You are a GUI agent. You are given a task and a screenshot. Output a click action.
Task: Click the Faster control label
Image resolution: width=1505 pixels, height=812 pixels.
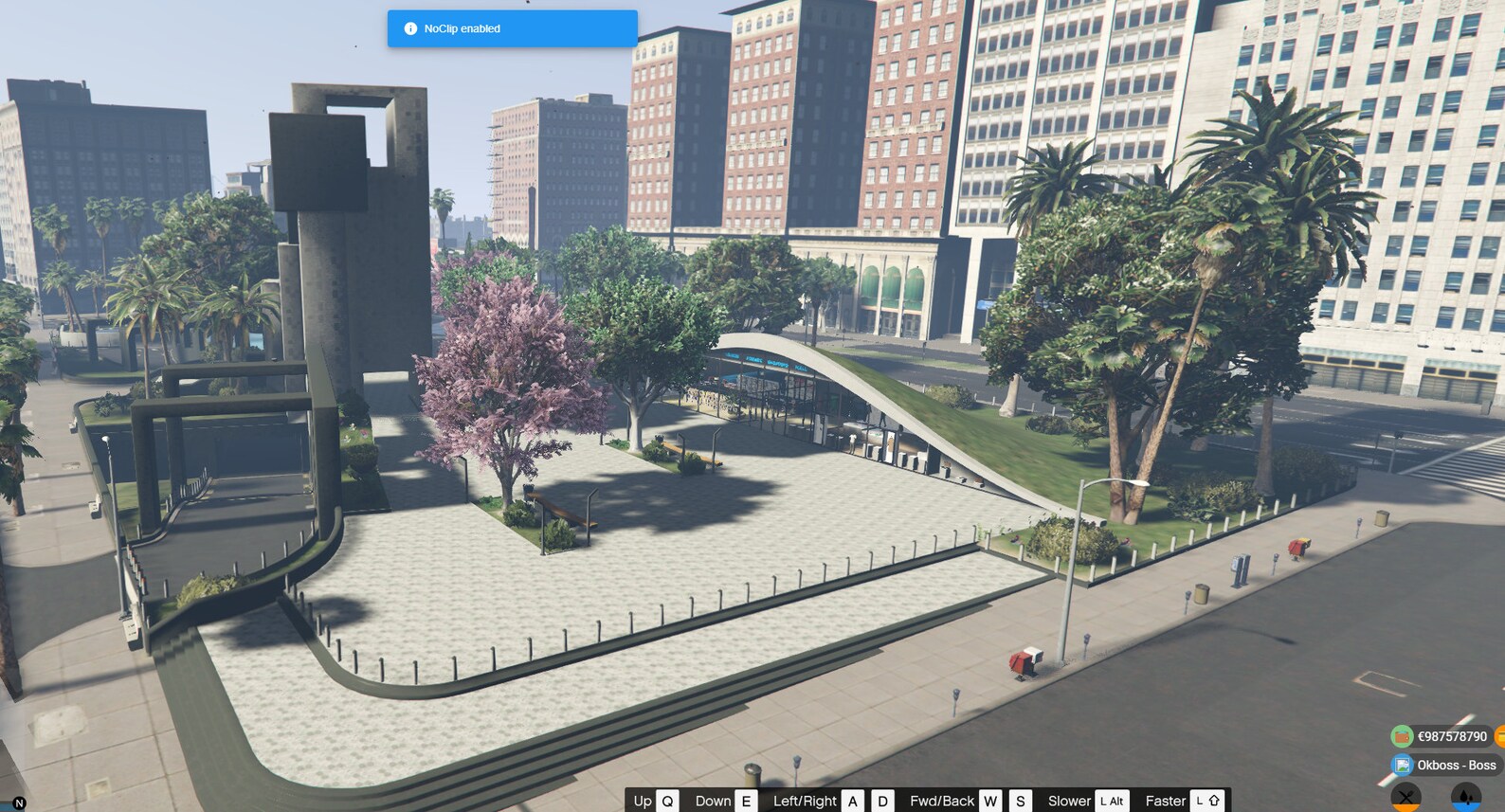pos(1166,801)
